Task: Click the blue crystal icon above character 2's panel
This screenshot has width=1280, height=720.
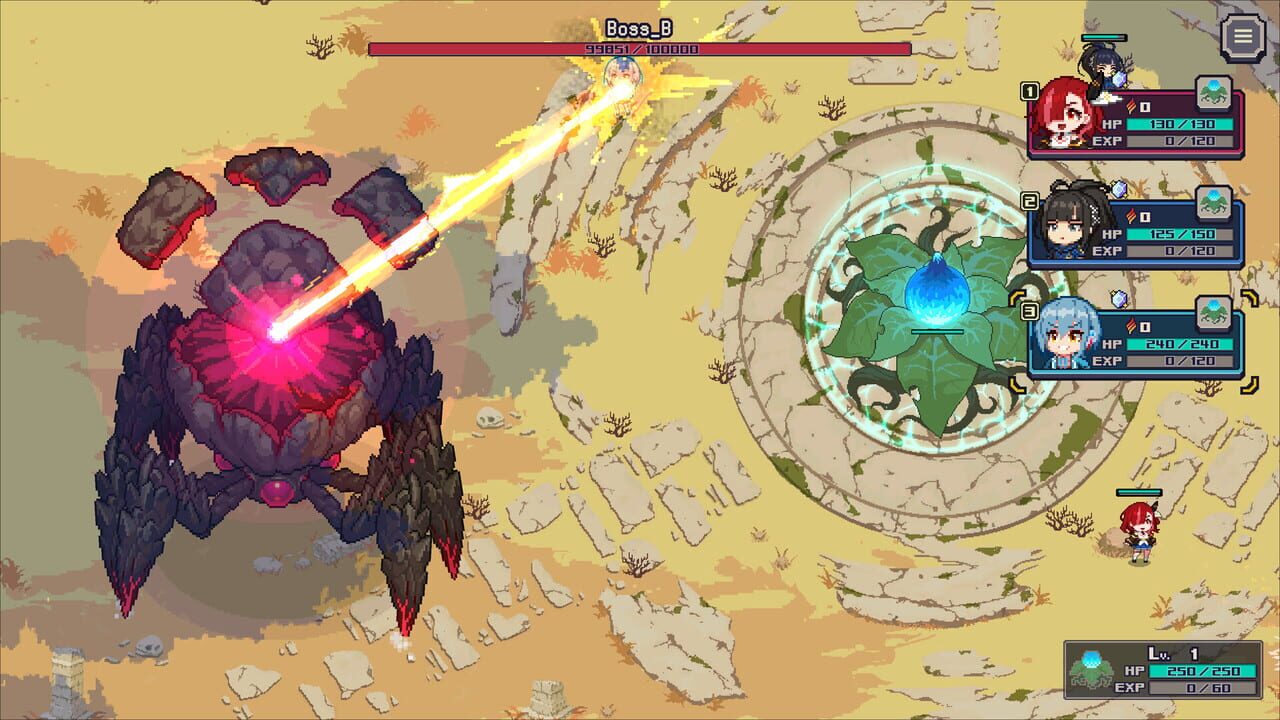Action: point(1120,190)
